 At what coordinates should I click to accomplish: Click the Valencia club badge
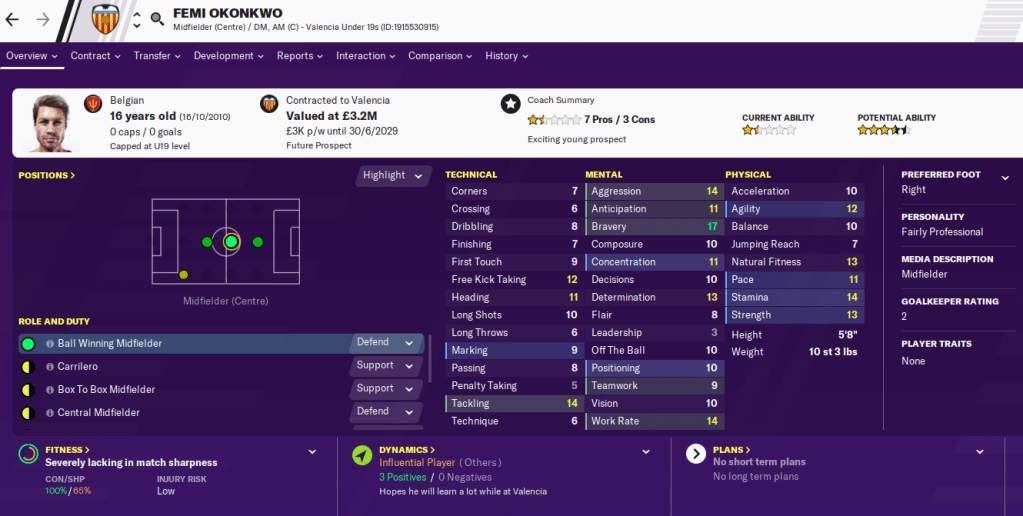105,19
